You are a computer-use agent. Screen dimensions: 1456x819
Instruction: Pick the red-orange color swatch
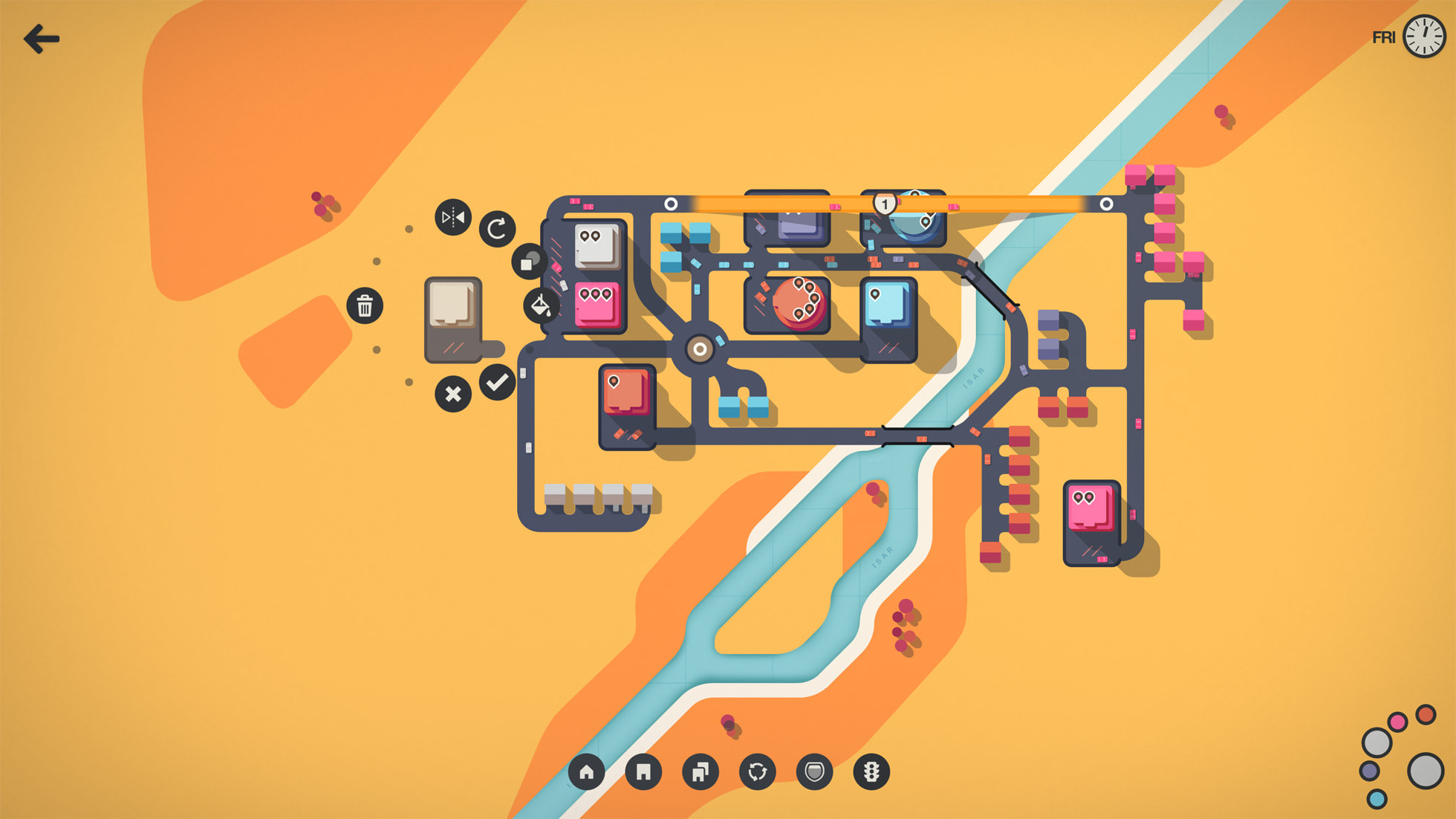[1425, 715]
